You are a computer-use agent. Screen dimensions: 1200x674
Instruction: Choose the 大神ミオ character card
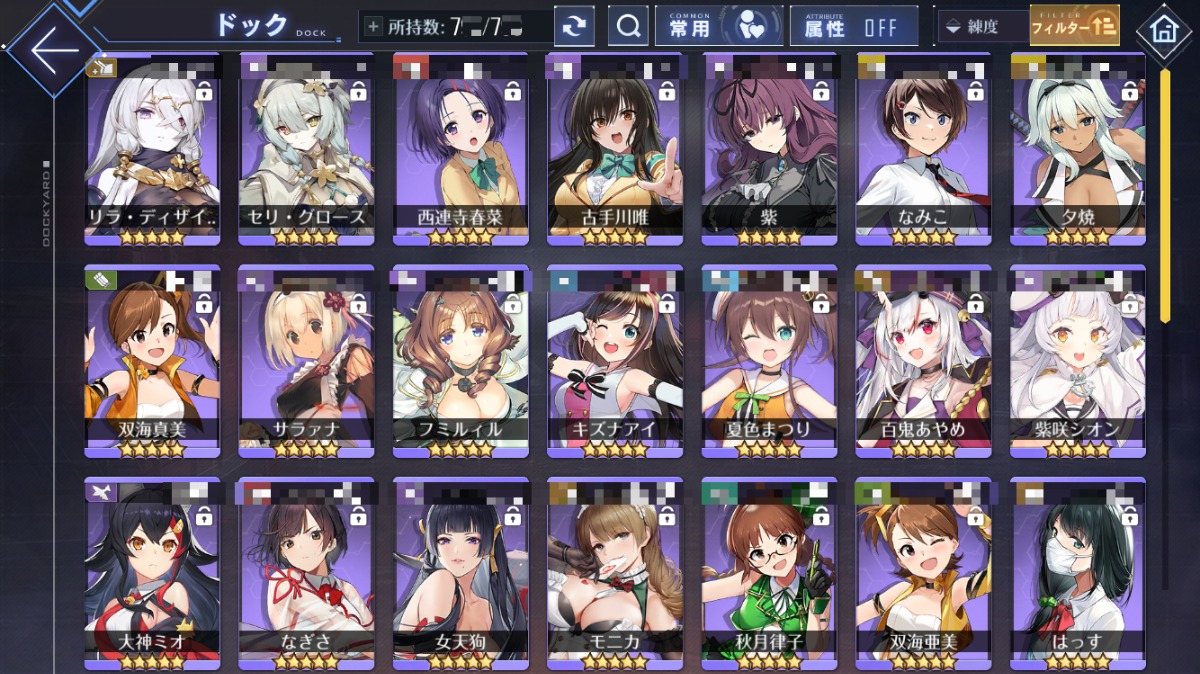pyautogui.click(x=152, y=572)
